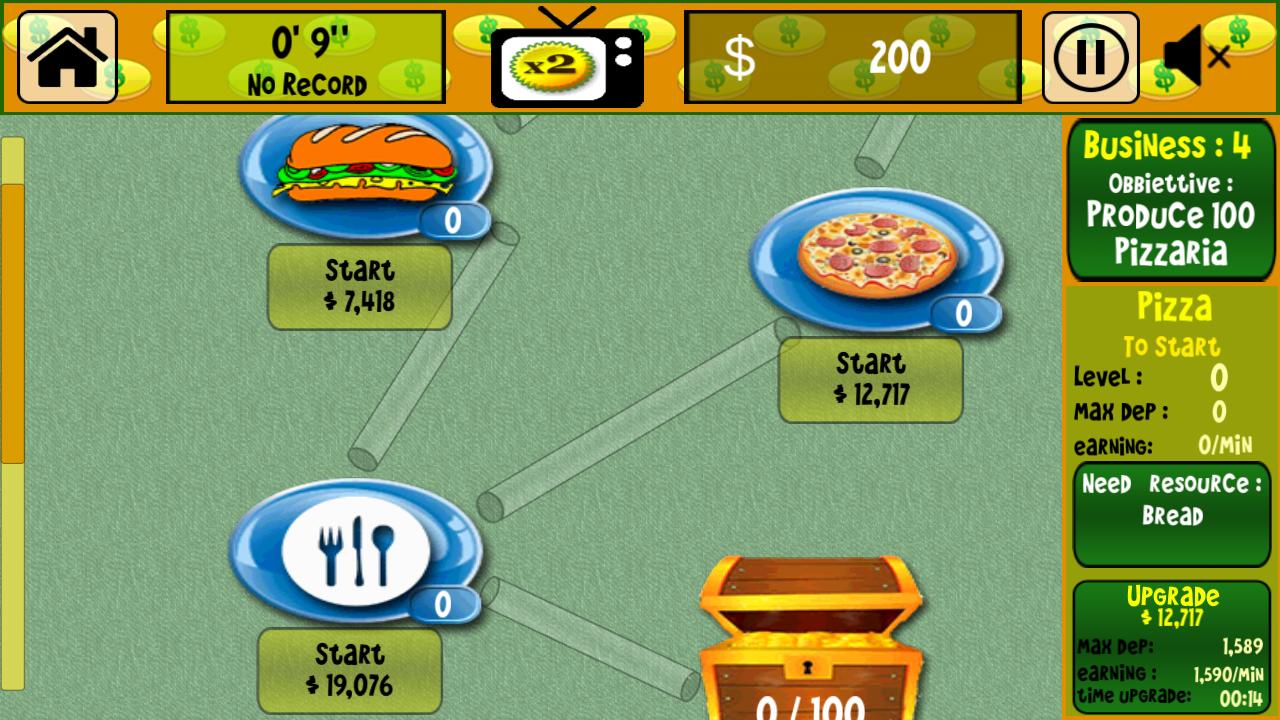Pause the game
Viewport: 1280px width, 720px height.
(x=1089, y=55)
